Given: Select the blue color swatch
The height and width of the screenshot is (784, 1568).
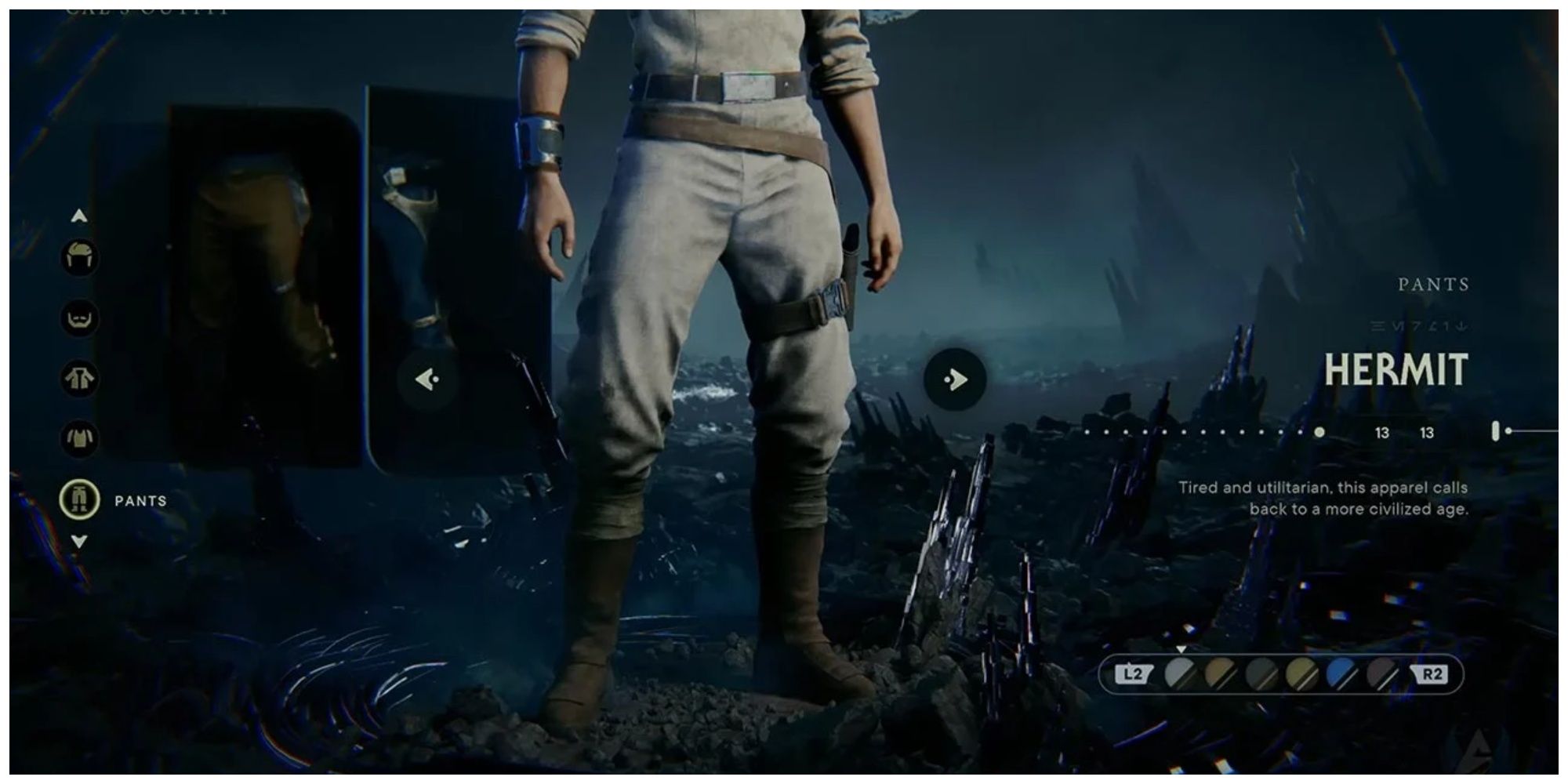Looking at the screenshot, I should click(x=1342, y=672).
